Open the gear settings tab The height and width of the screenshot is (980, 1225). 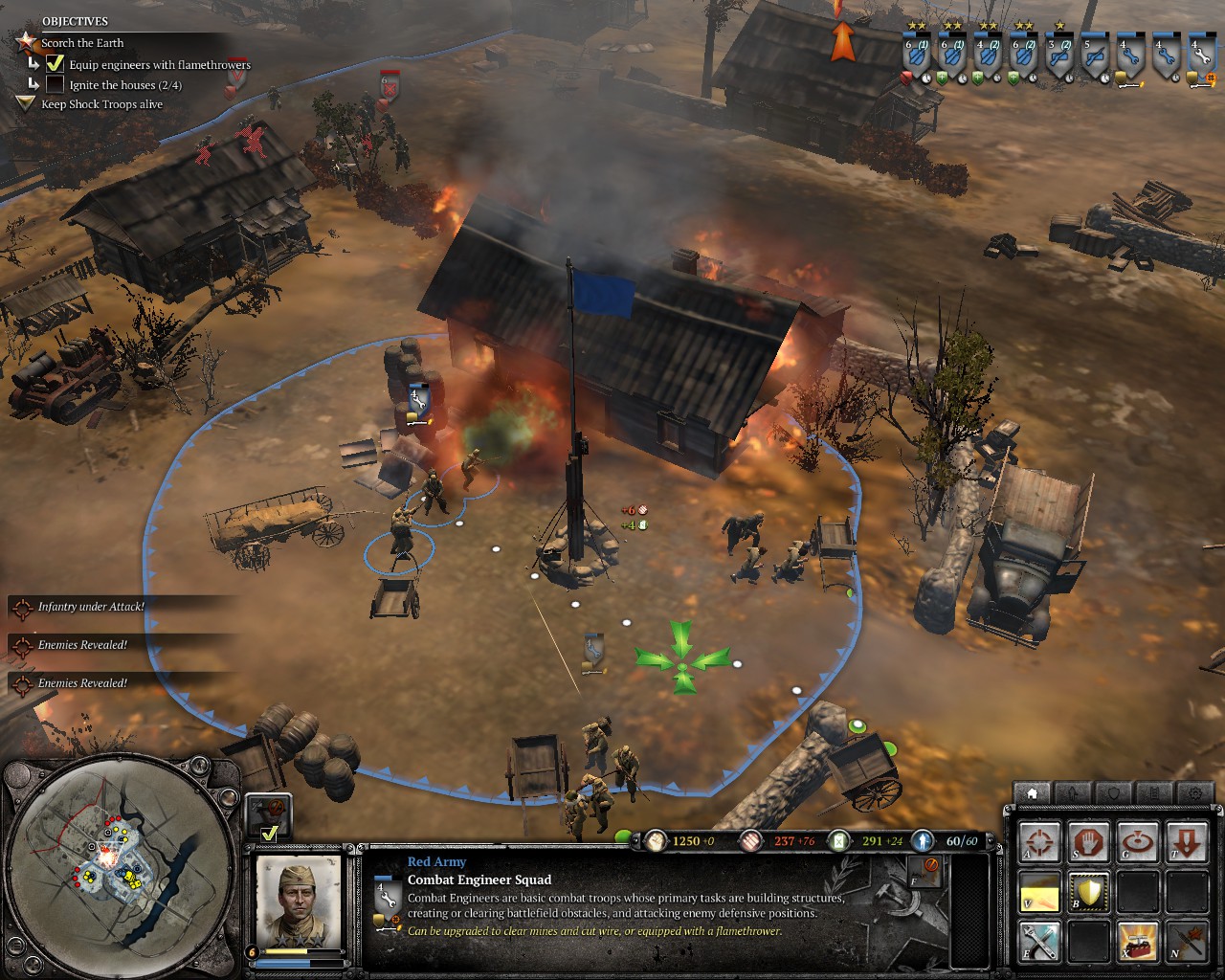1194,793
